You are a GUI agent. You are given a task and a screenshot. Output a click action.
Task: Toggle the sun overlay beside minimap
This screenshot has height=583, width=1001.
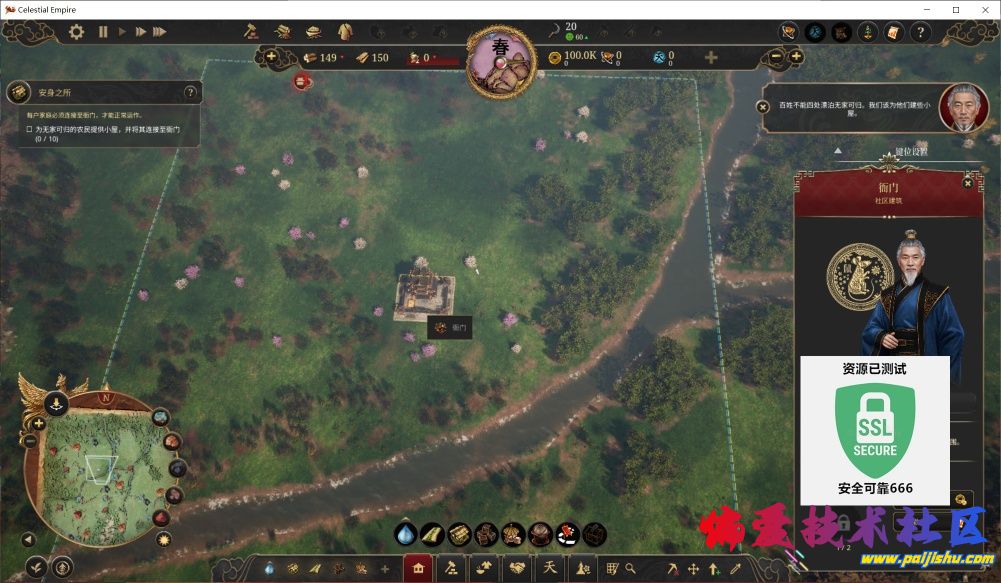(164, 540)
